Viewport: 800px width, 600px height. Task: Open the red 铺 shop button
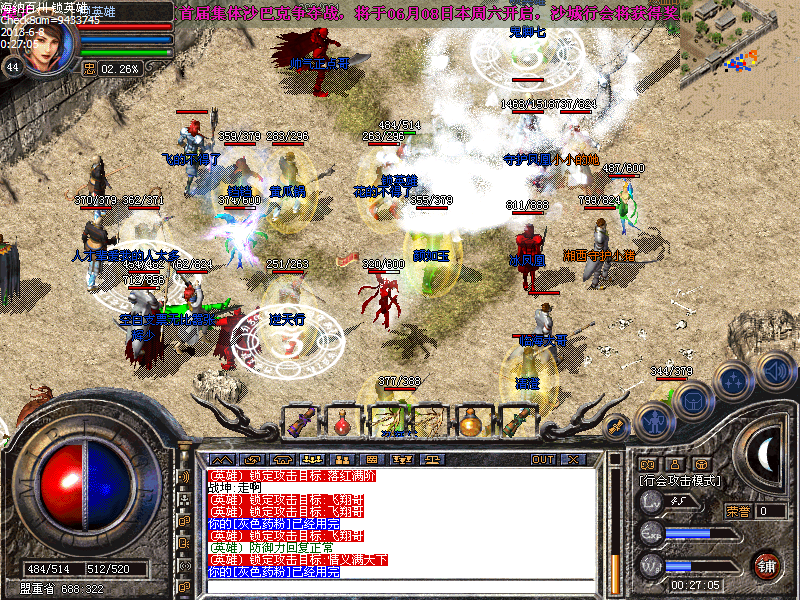pyautogui.click(x=766, y=564)
